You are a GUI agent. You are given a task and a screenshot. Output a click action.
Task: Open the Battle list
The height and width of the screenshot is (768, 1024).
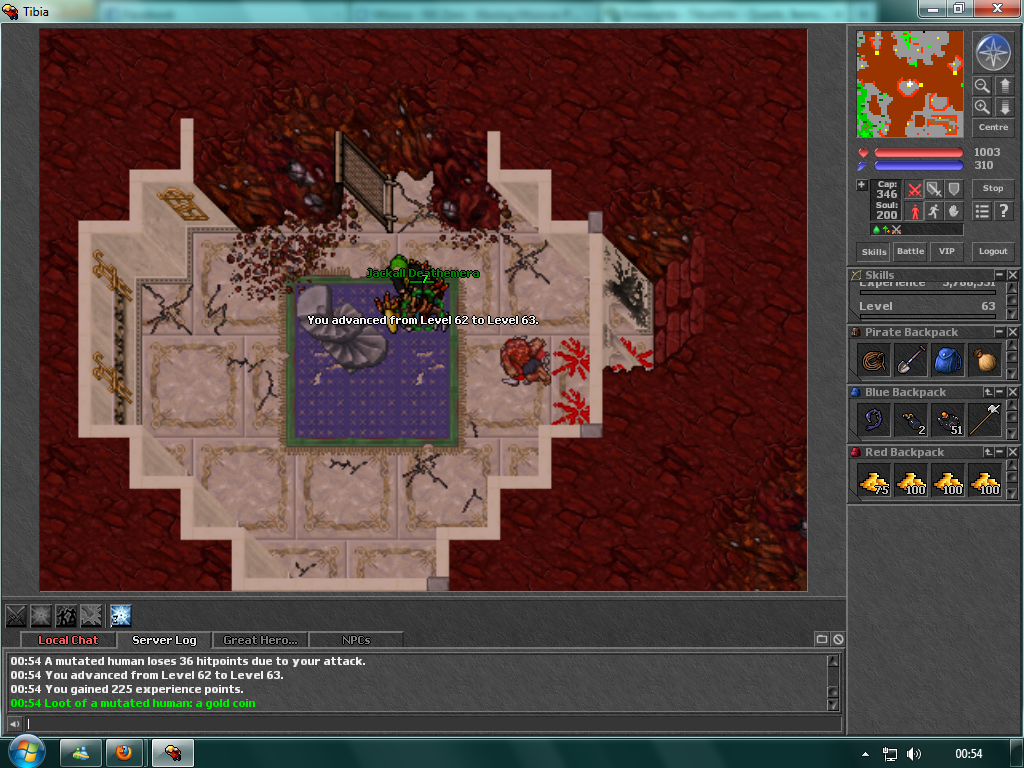click(910, 252)
